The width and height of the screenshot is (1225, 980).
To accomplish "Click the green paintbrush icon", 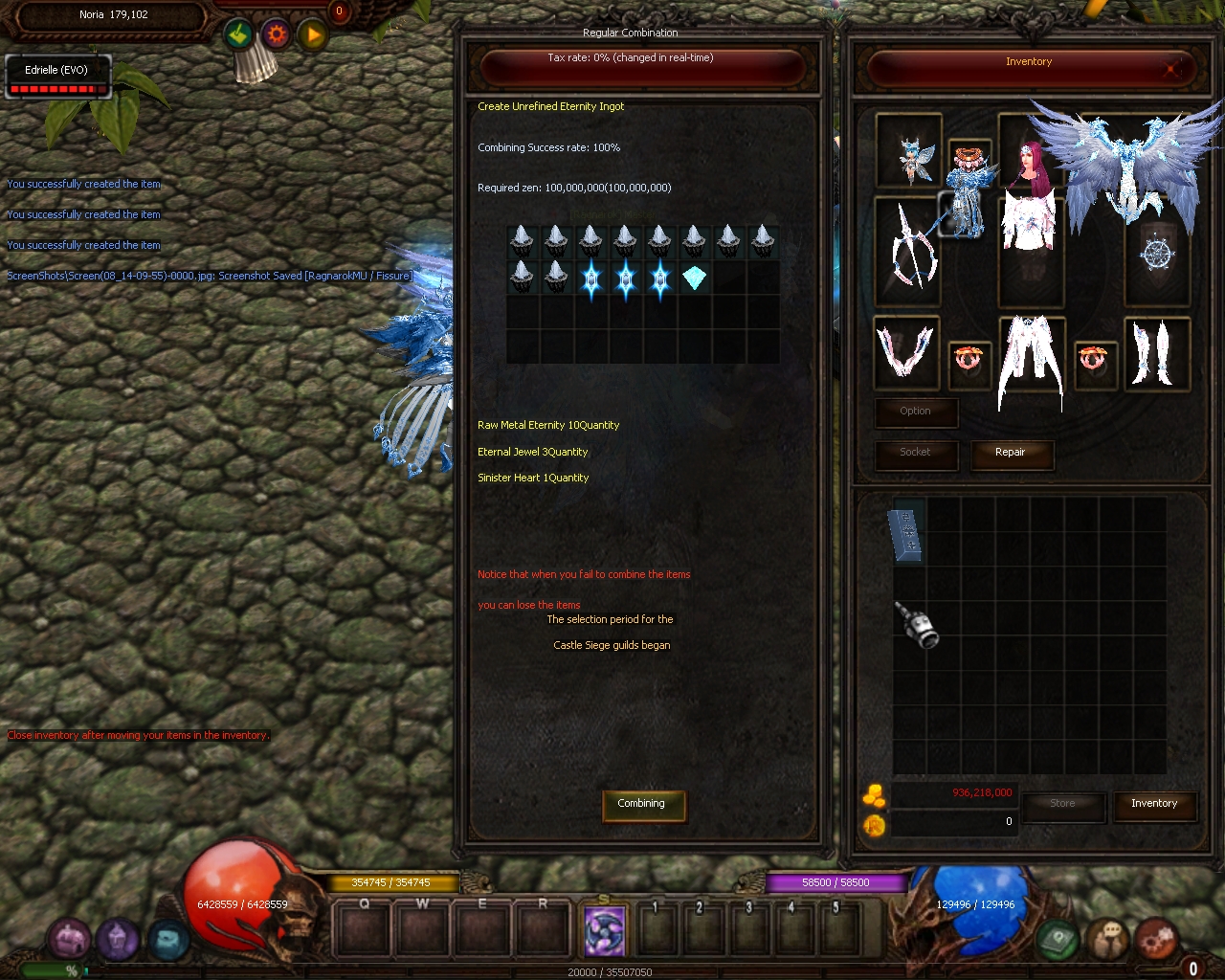I will point(239,36).
